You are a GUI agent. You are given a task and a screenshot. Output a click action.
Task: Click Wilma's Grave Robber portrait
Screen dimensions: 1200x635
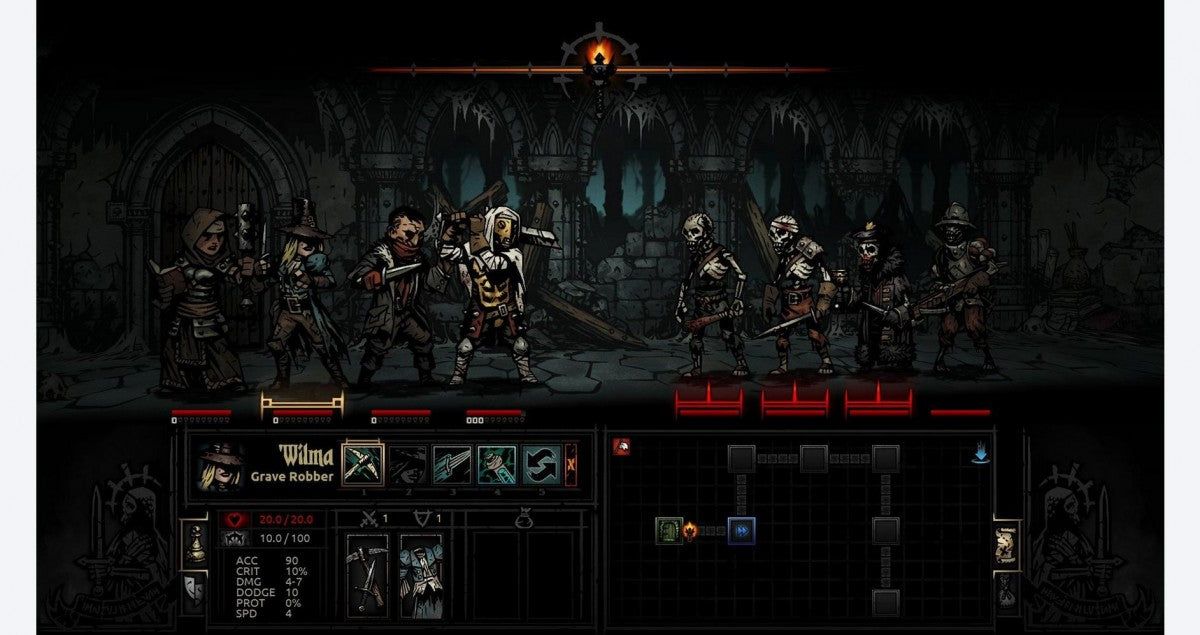[x=220, y=467]
